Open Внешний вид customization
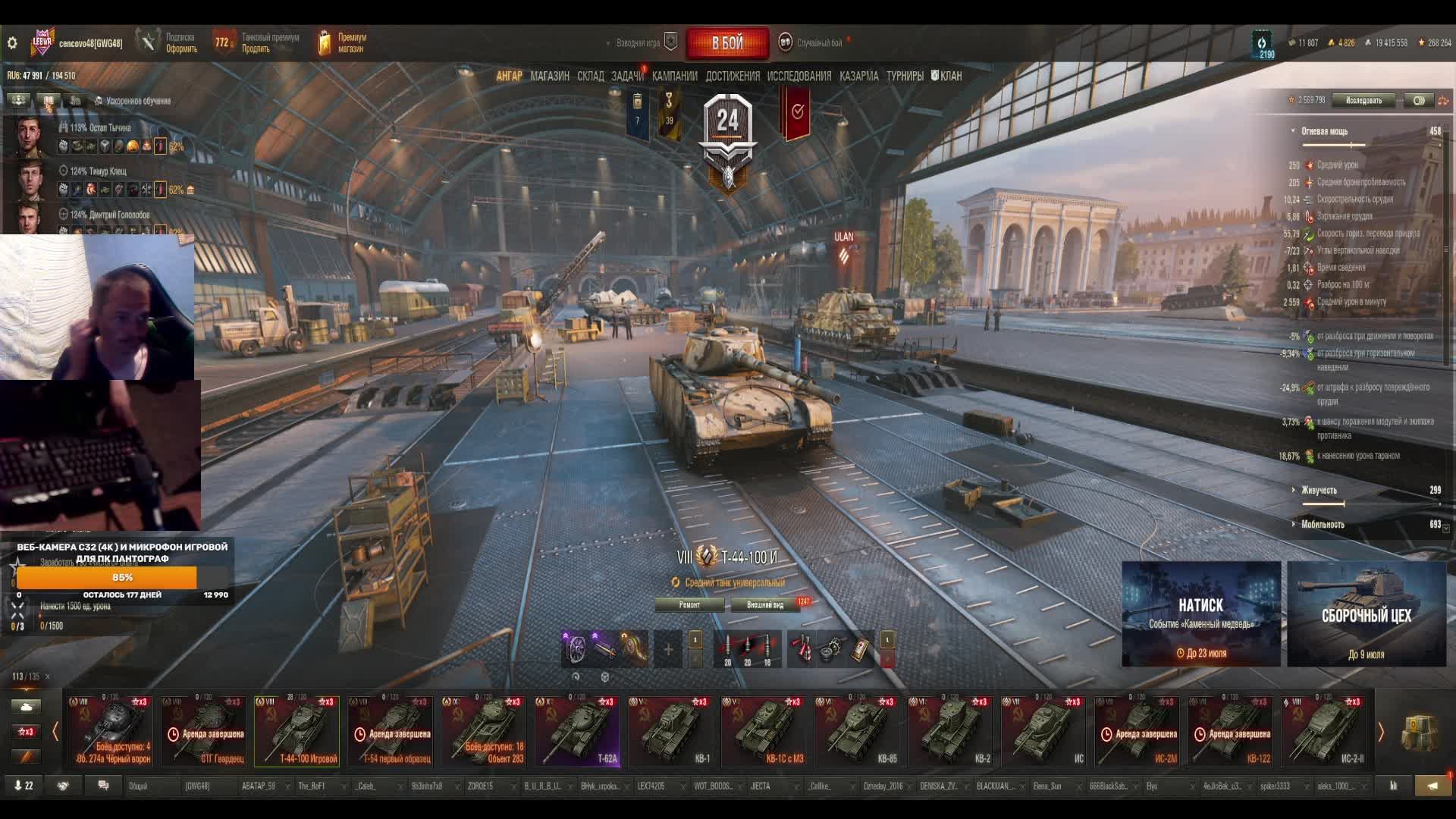 click(x=765, y=604)
